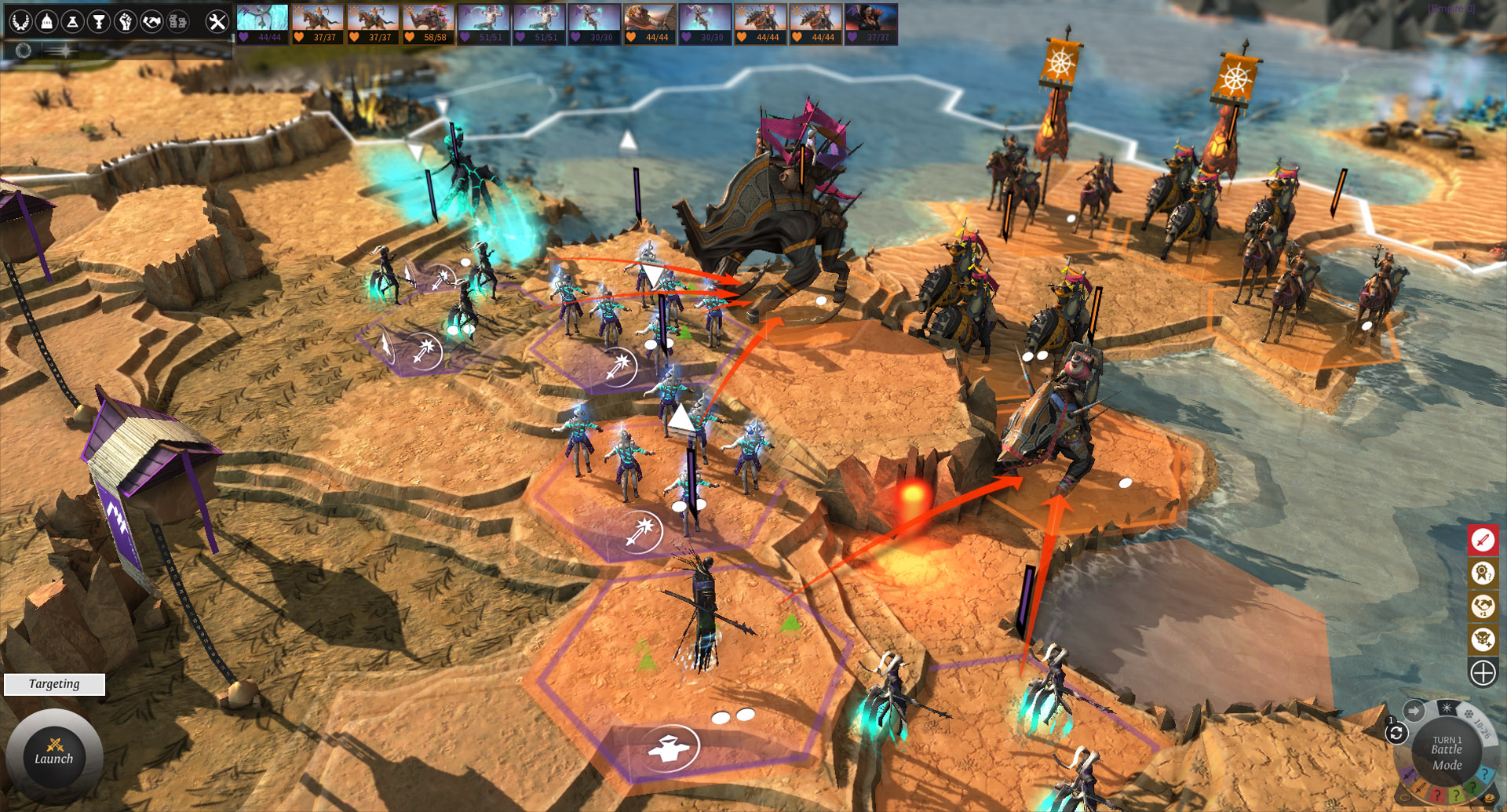Open the snowflake 10-26 season indicator

pos(1469,716)
